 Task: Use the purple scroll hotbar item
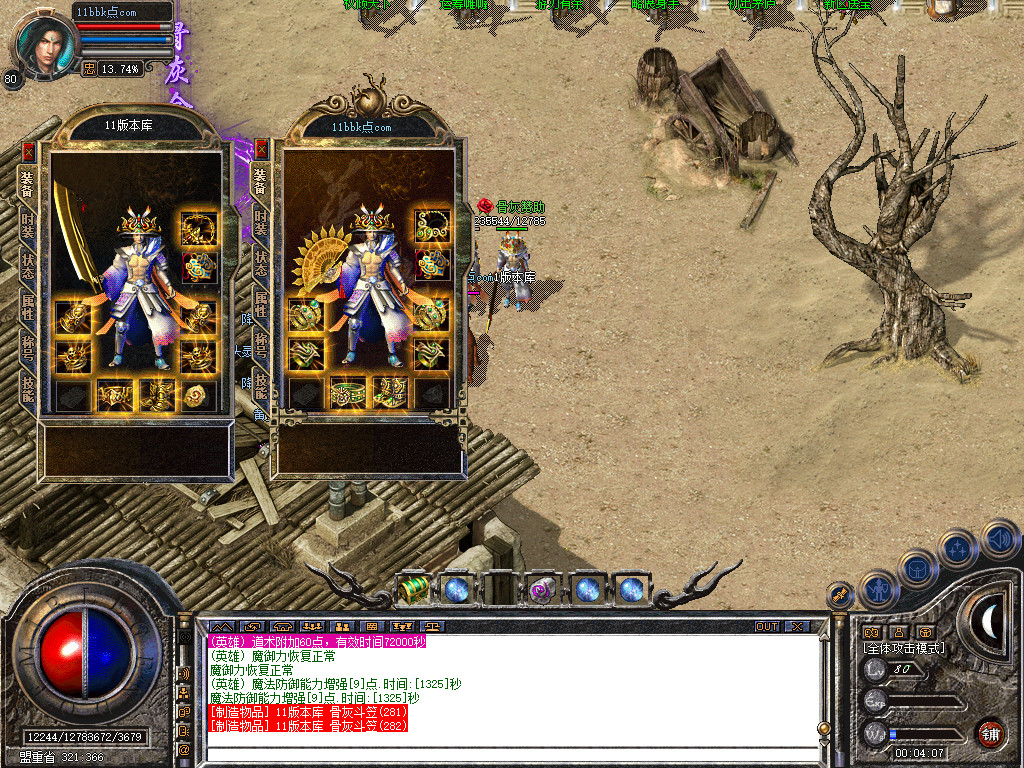(x=543, y=590)
